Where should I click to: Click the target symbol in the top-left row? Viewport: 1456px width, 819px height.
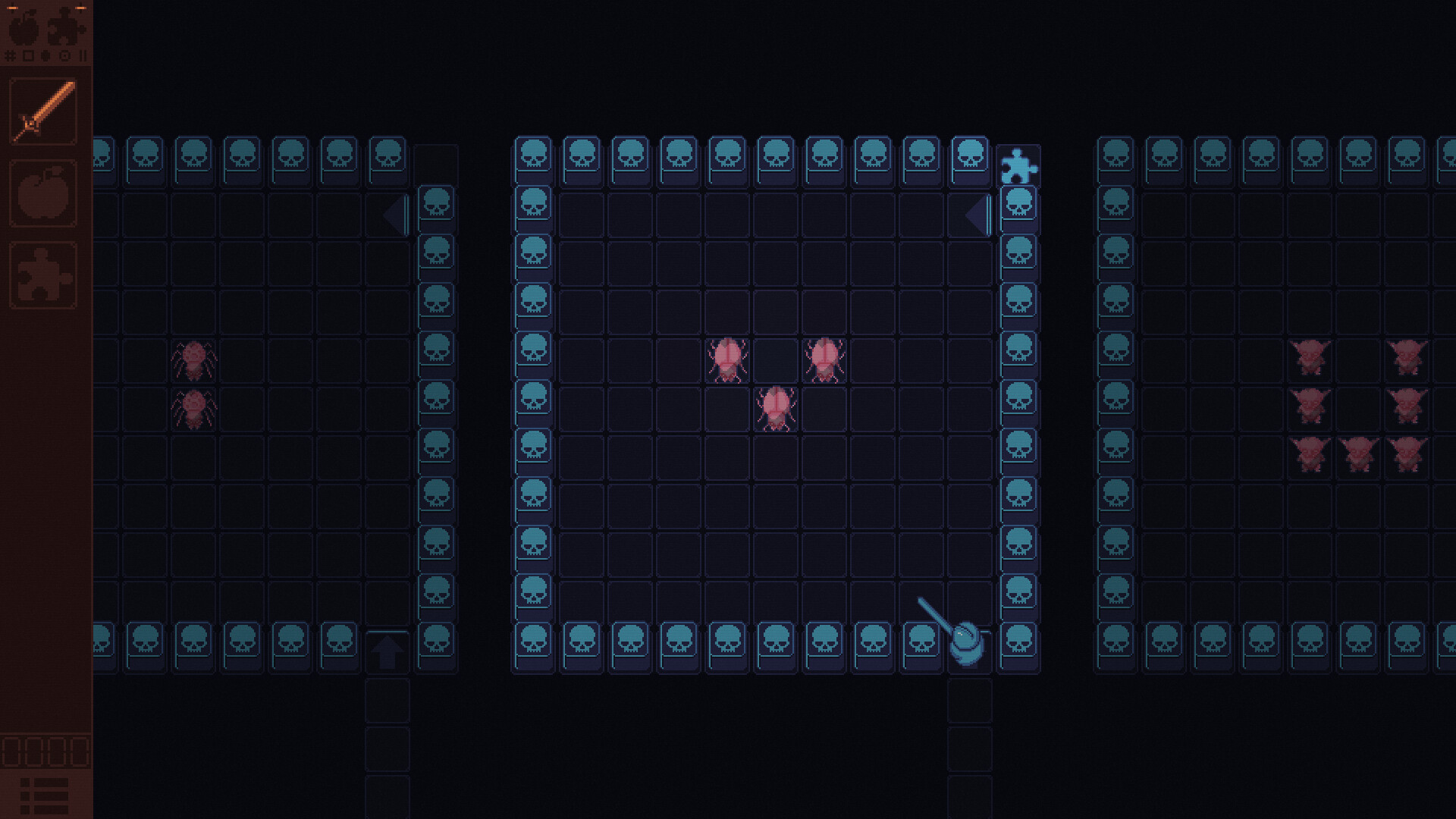(64, 56)
